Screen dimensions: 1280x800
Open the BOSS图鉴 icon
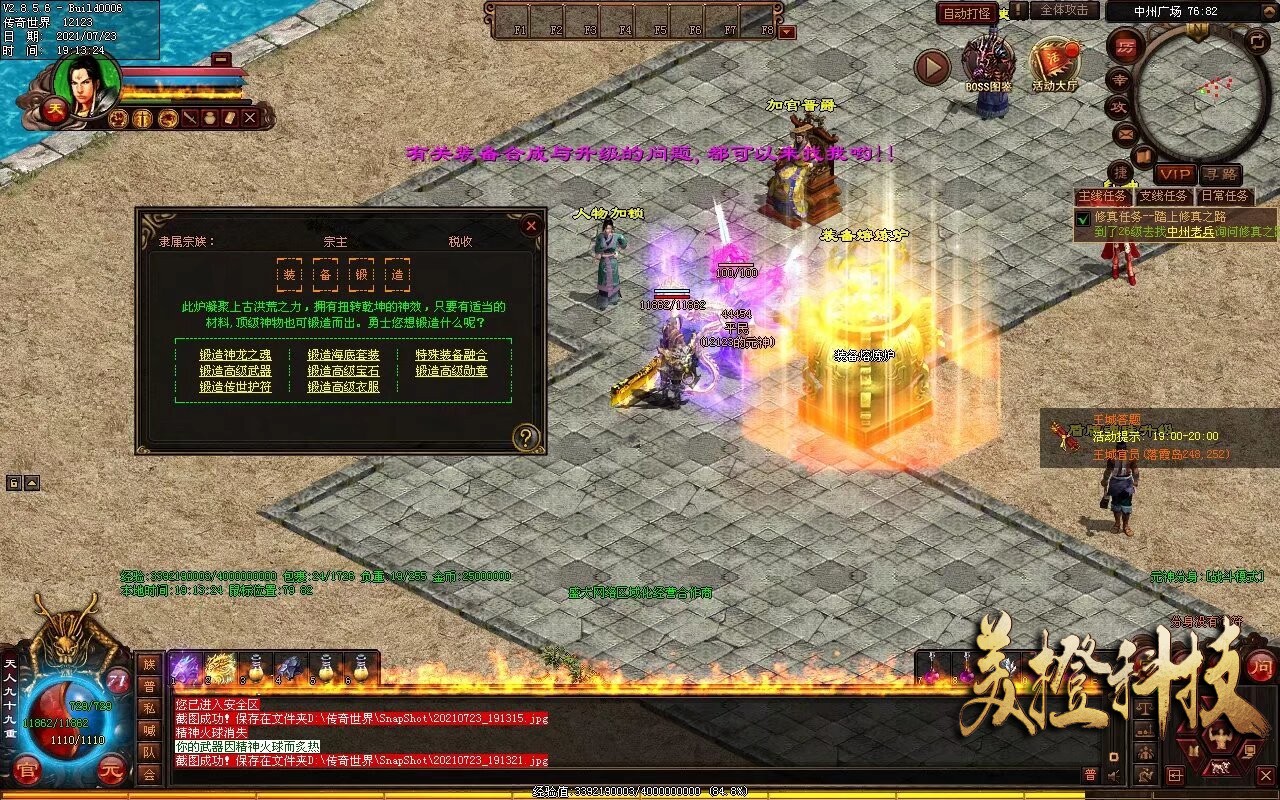988,65
